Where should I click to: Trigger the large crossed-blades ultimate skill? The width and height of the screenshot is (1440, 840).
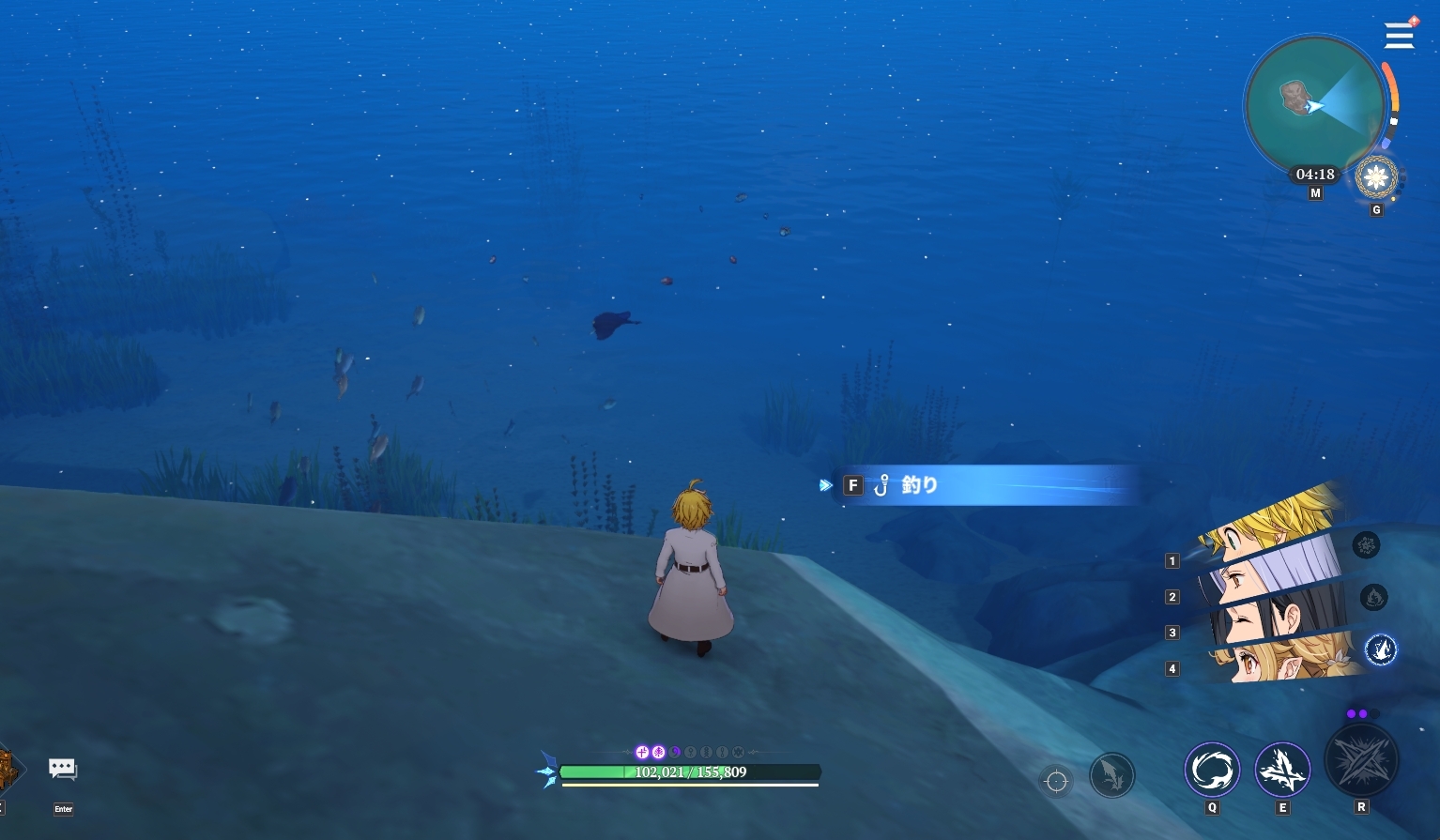pos(1361,761)
